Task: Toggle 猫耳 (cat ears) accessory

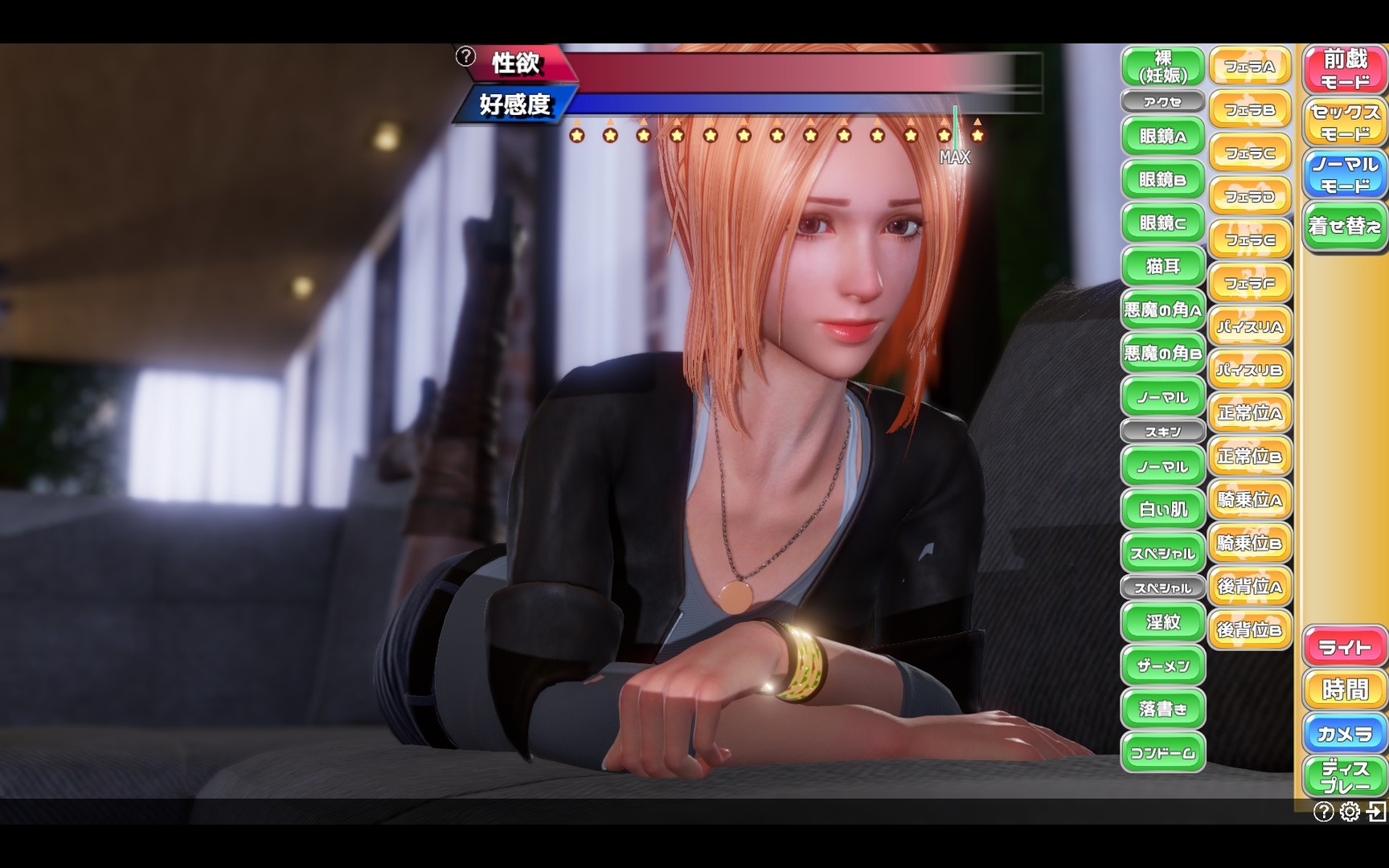Action: pyautogui.click(x=1162, y=265)
